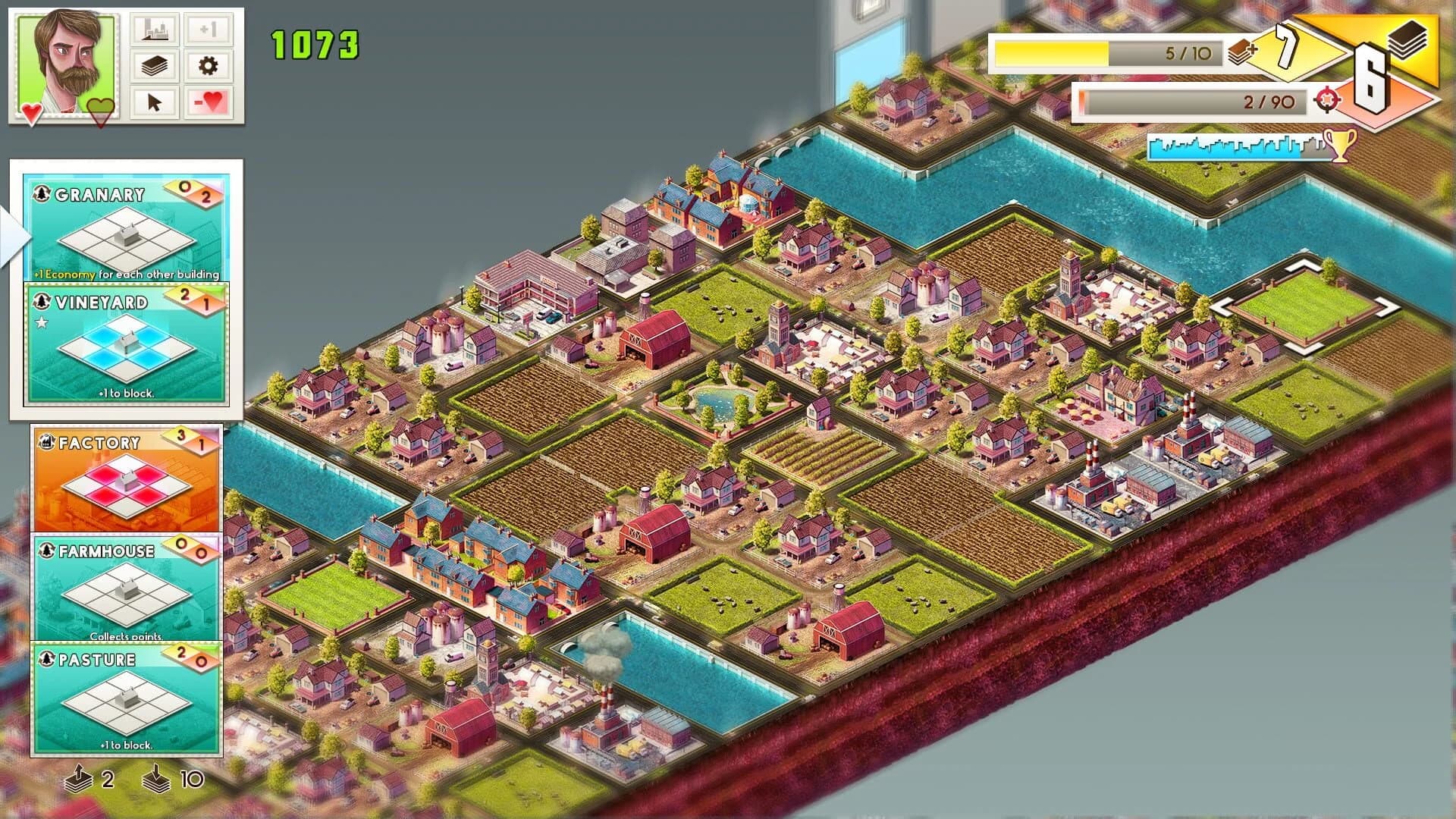The image size is (1456, 819).
Task: Open the card deck stack icon beside the gear
Action: tap(154, 67)
